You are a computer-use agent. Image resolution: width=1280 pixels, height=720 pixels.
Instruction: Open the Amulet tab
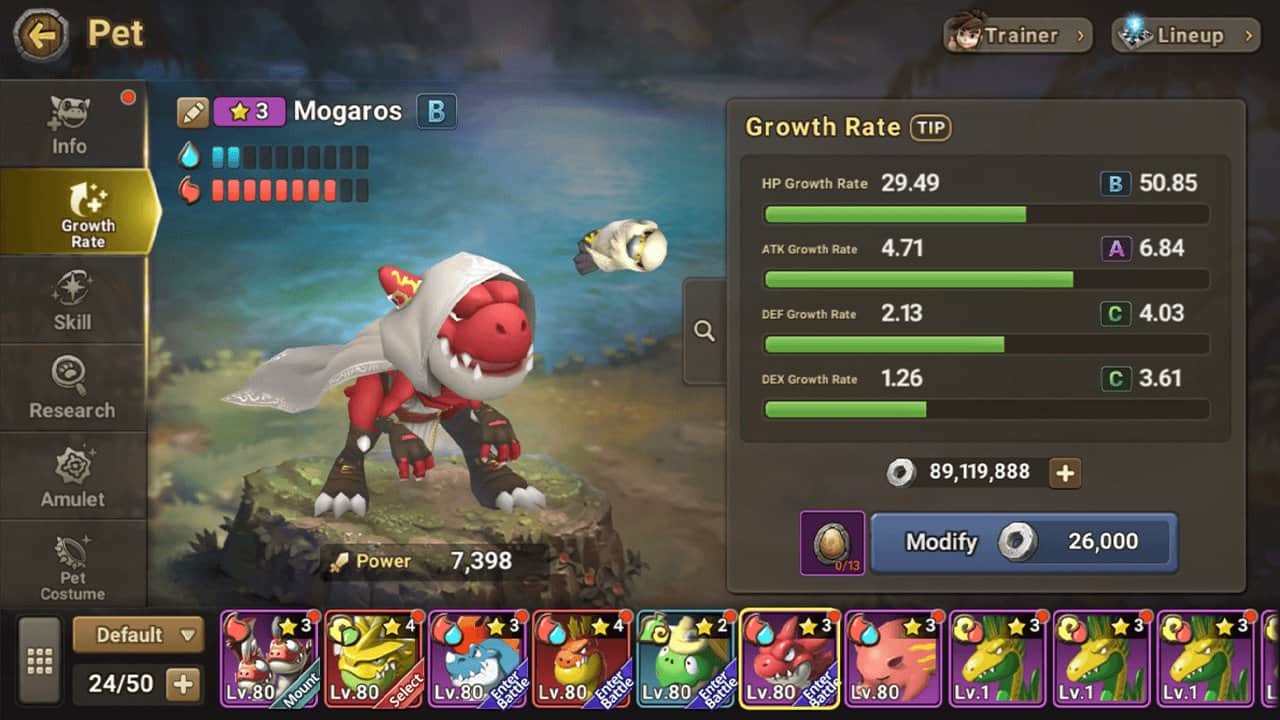tap(72, 477)
